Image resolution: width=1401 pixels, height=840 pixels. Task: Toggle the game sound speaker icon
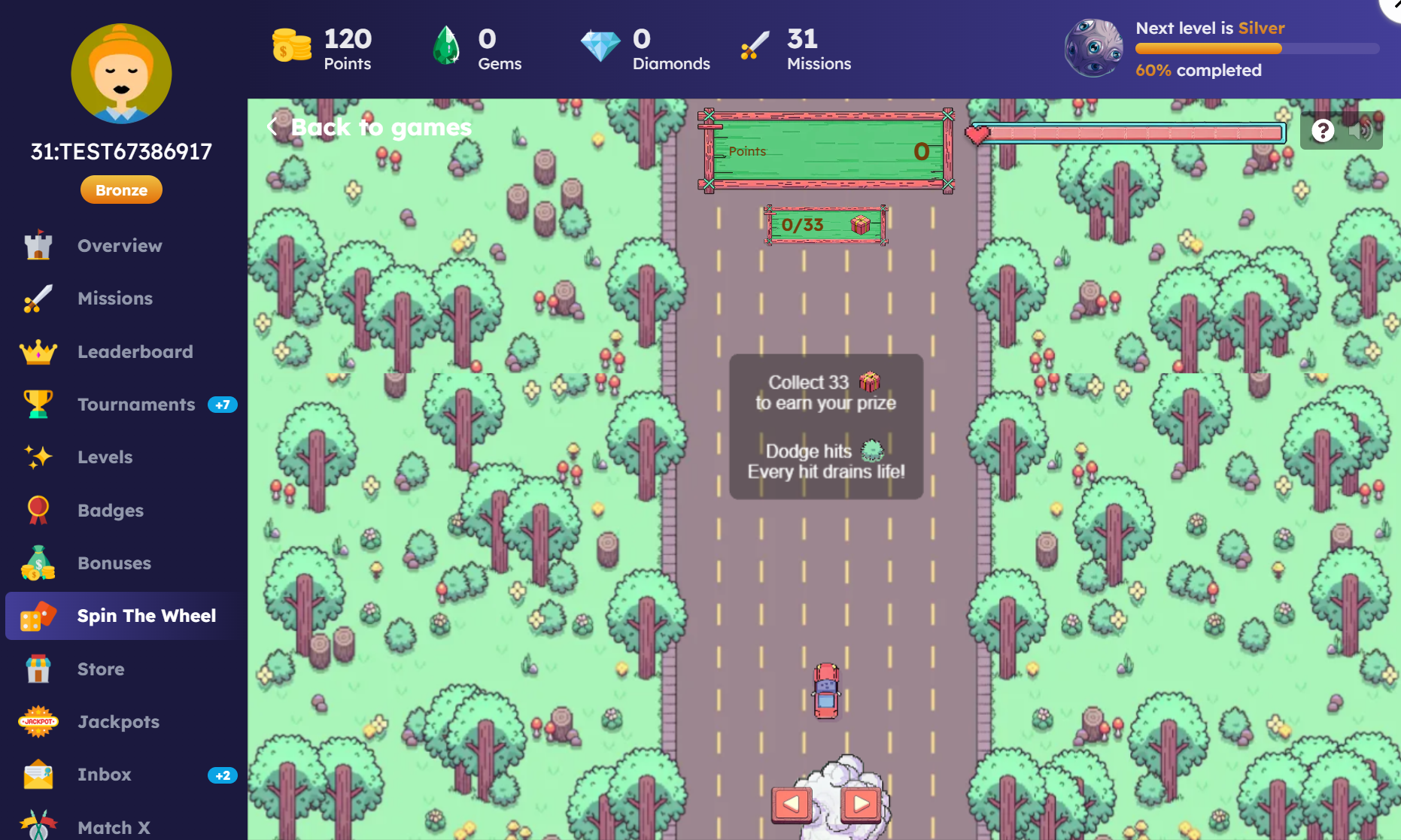click(x=1360, y=131)
